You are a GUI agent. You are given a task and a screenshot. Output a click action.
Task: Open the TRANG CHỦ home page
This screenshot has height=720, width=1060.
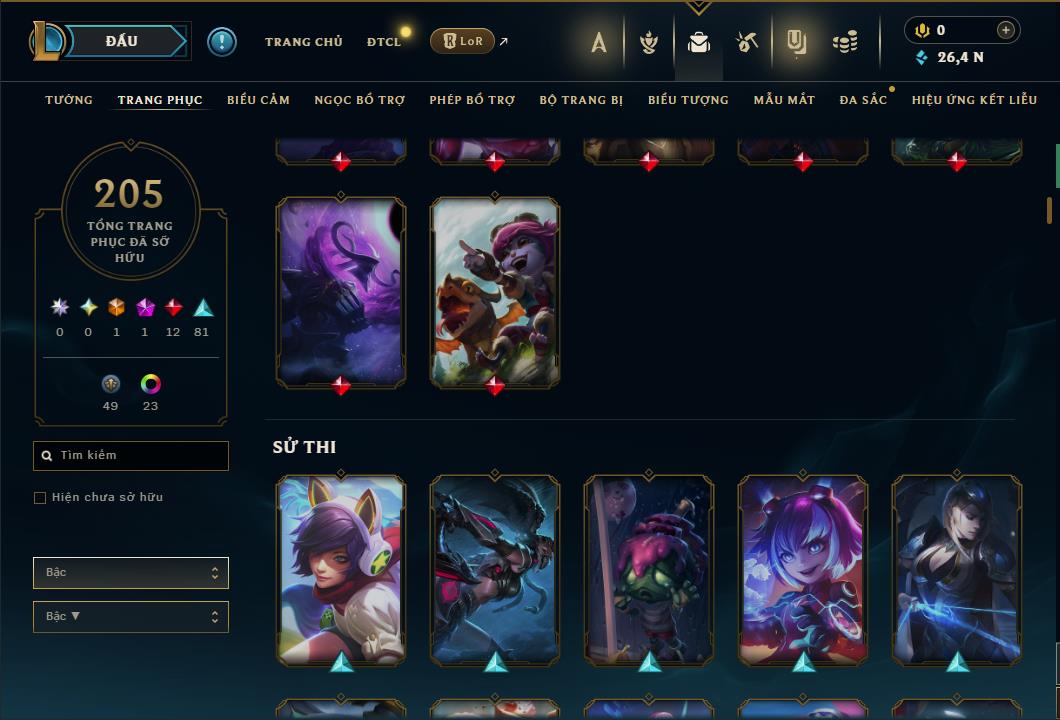[303, 41]
